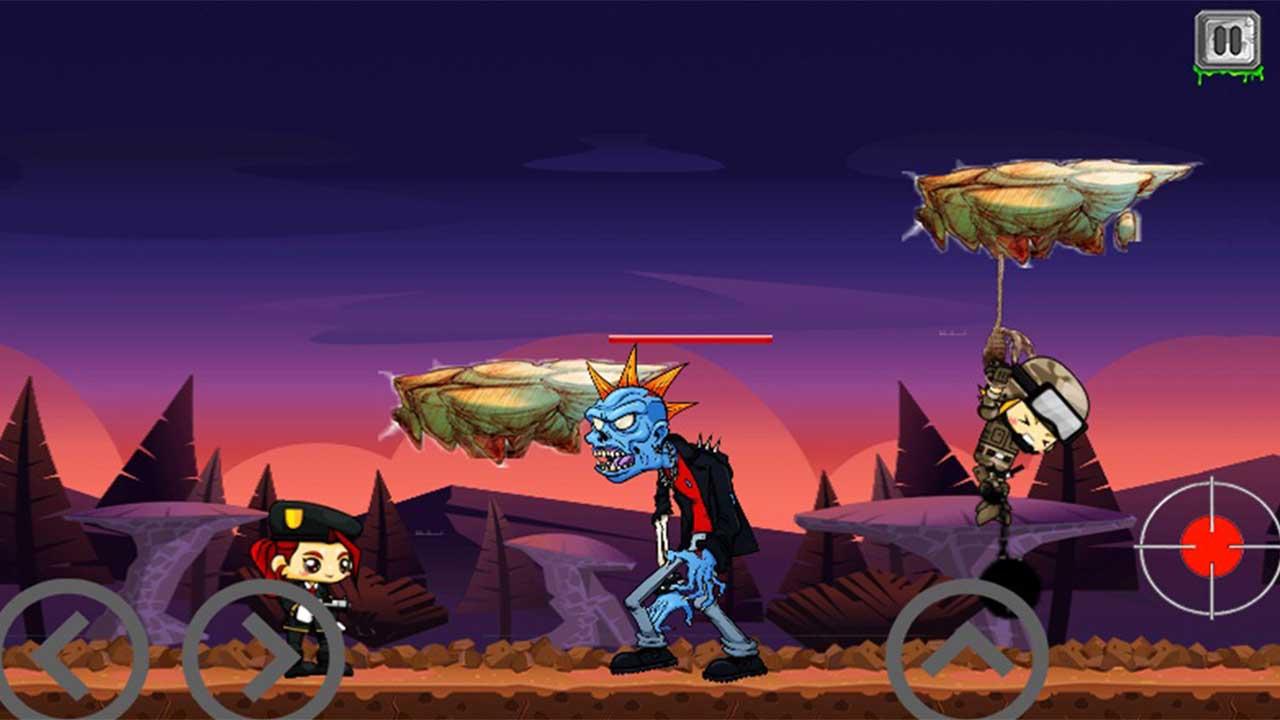This screenshot has width=1280, height=720.
Task: Tap the move right arrow button
Action: point(264,655)
